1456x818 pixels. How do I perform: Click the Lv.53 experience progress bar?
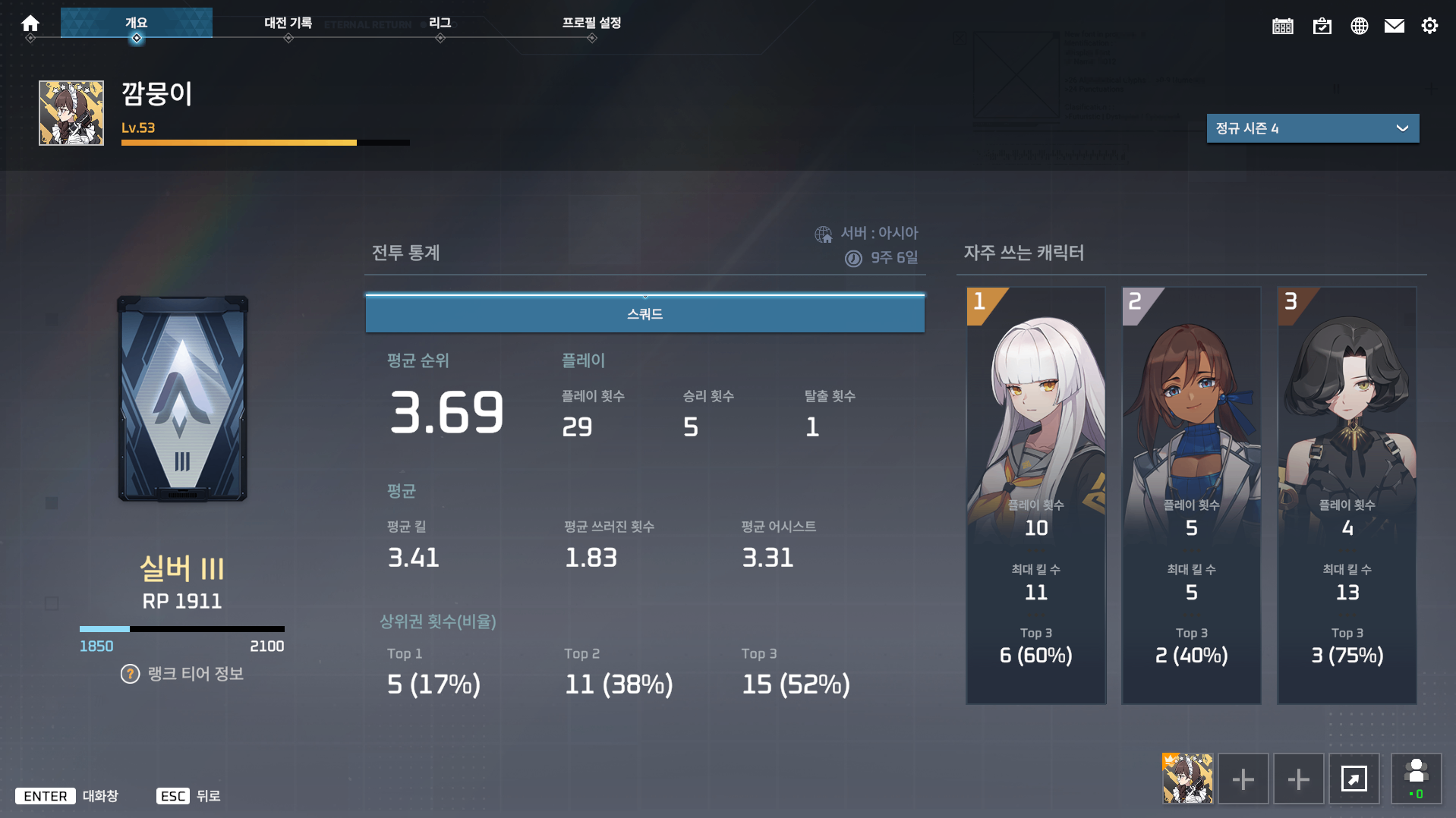click(265, 143)
